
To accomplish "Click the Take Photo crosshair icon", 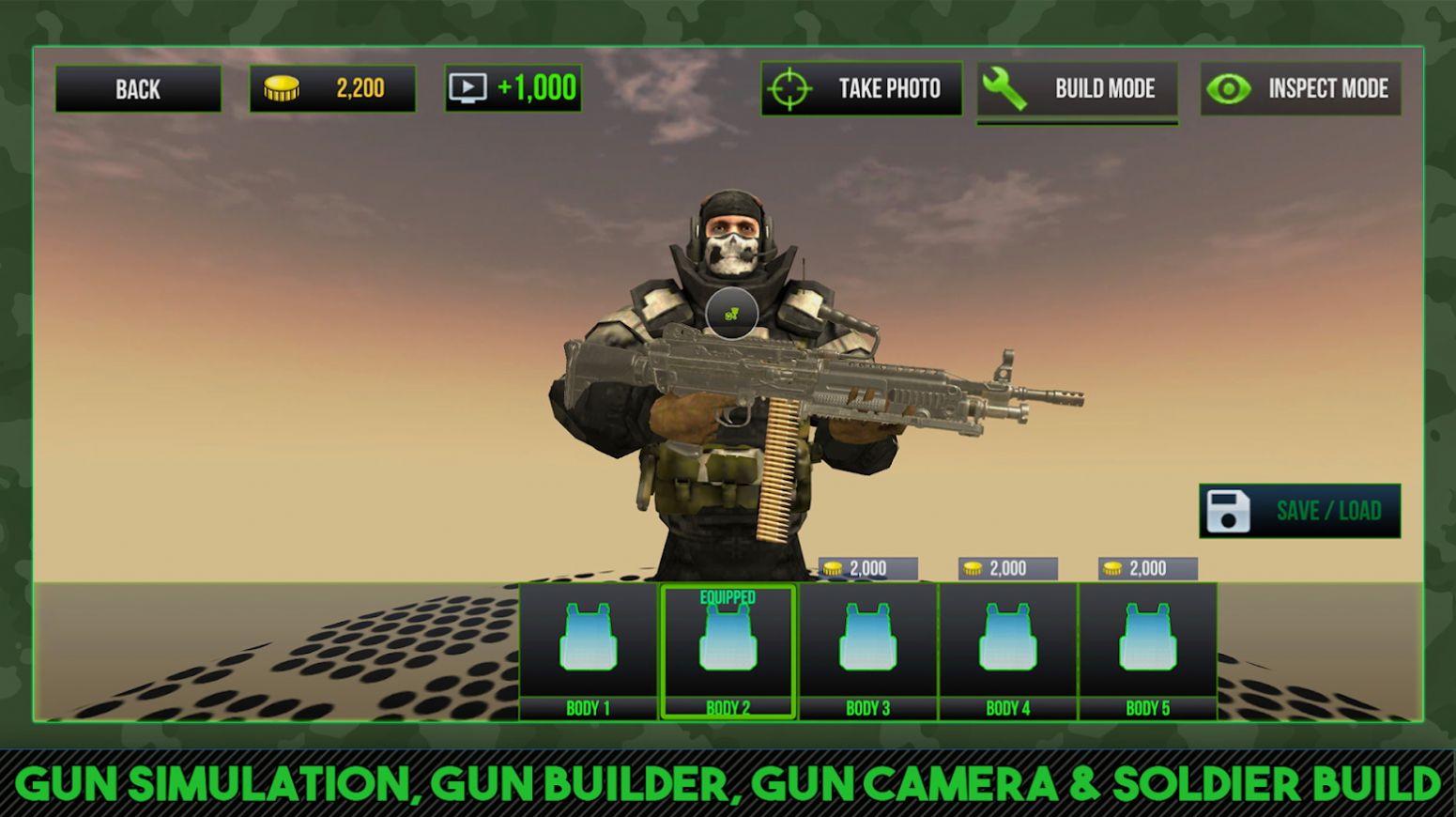I will [791, 88].
